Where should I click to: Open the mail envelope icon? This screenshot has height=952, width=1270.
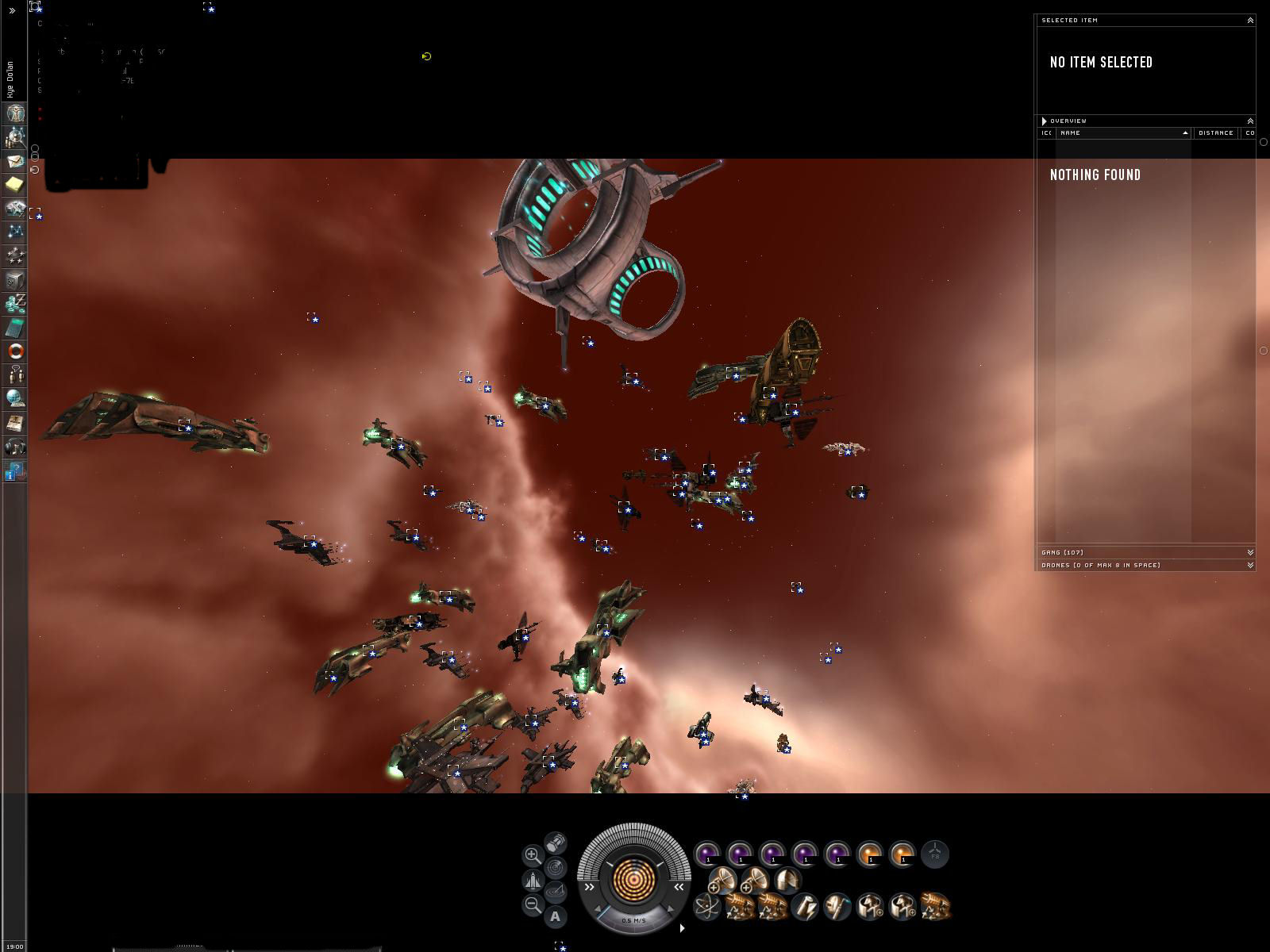click(x=15, y=161)
